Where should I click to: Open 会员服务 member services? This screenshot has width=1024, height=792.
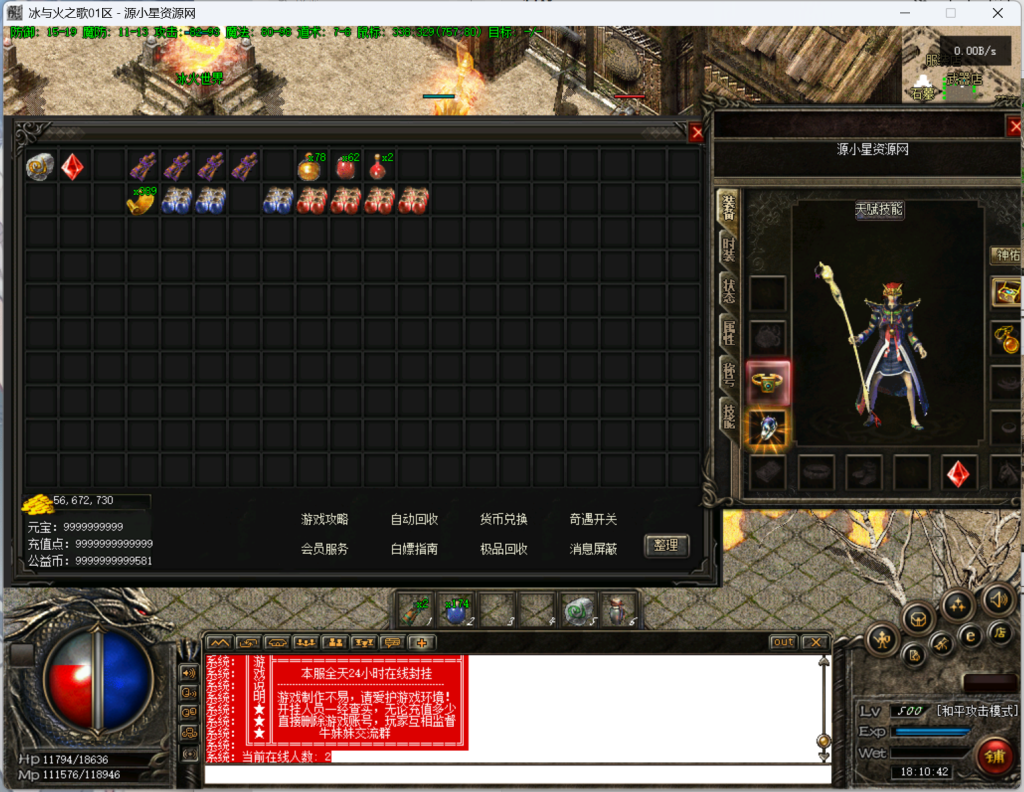(x=325, y=549)
